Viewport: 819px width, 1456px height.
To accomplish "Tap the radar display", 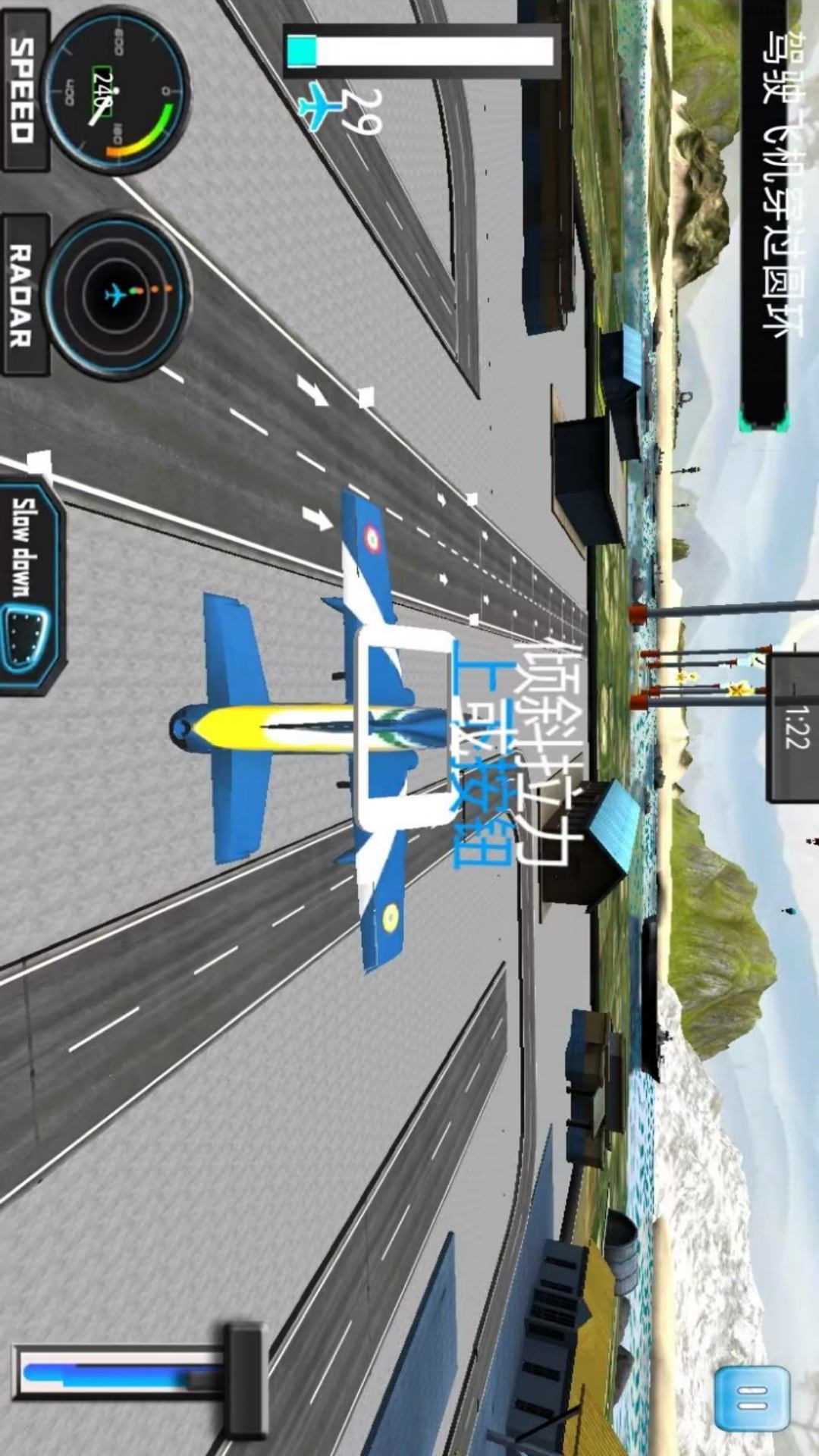I will pyautogui.click(x=116, y=295).
